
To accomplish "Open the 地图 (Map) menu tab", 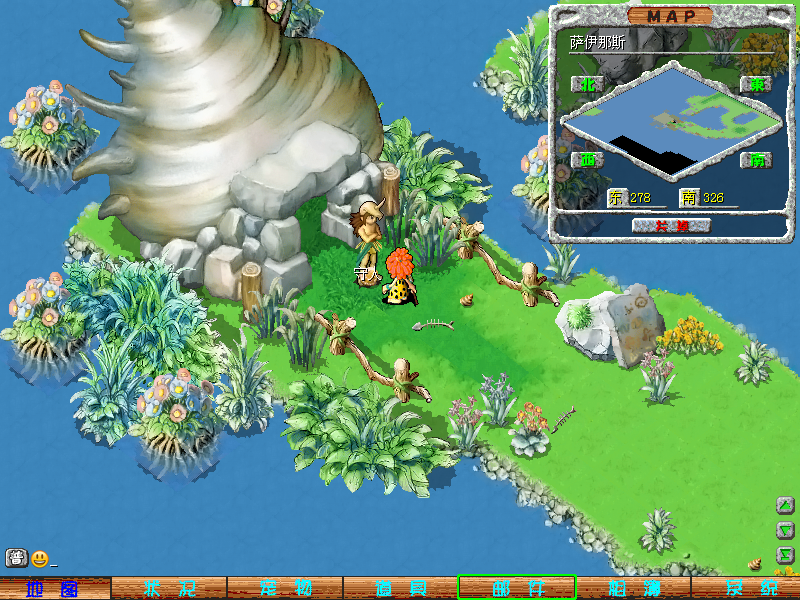I will coord(54,588).
